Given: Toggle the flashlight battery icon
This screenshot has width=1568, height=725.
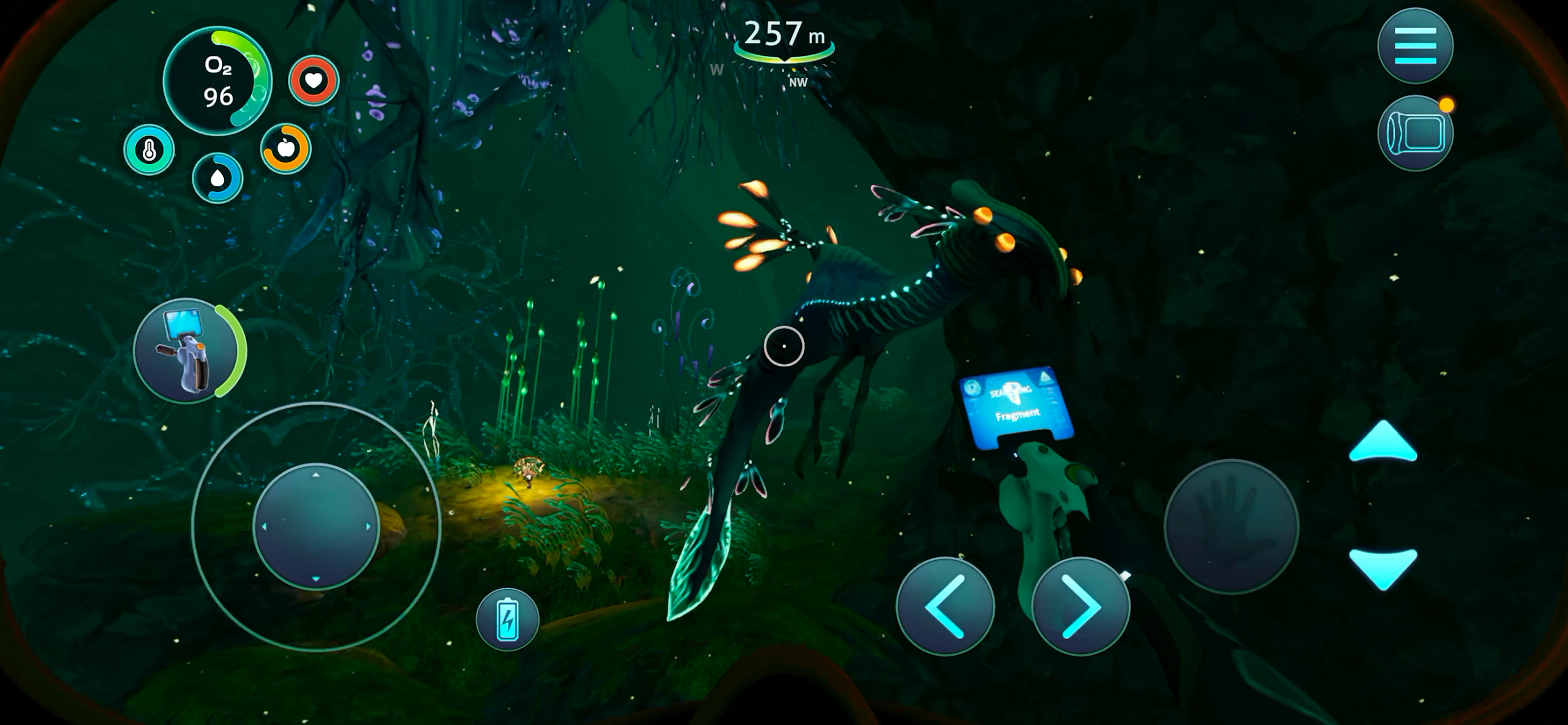Looking at the screenshot, I should (507, 618).
